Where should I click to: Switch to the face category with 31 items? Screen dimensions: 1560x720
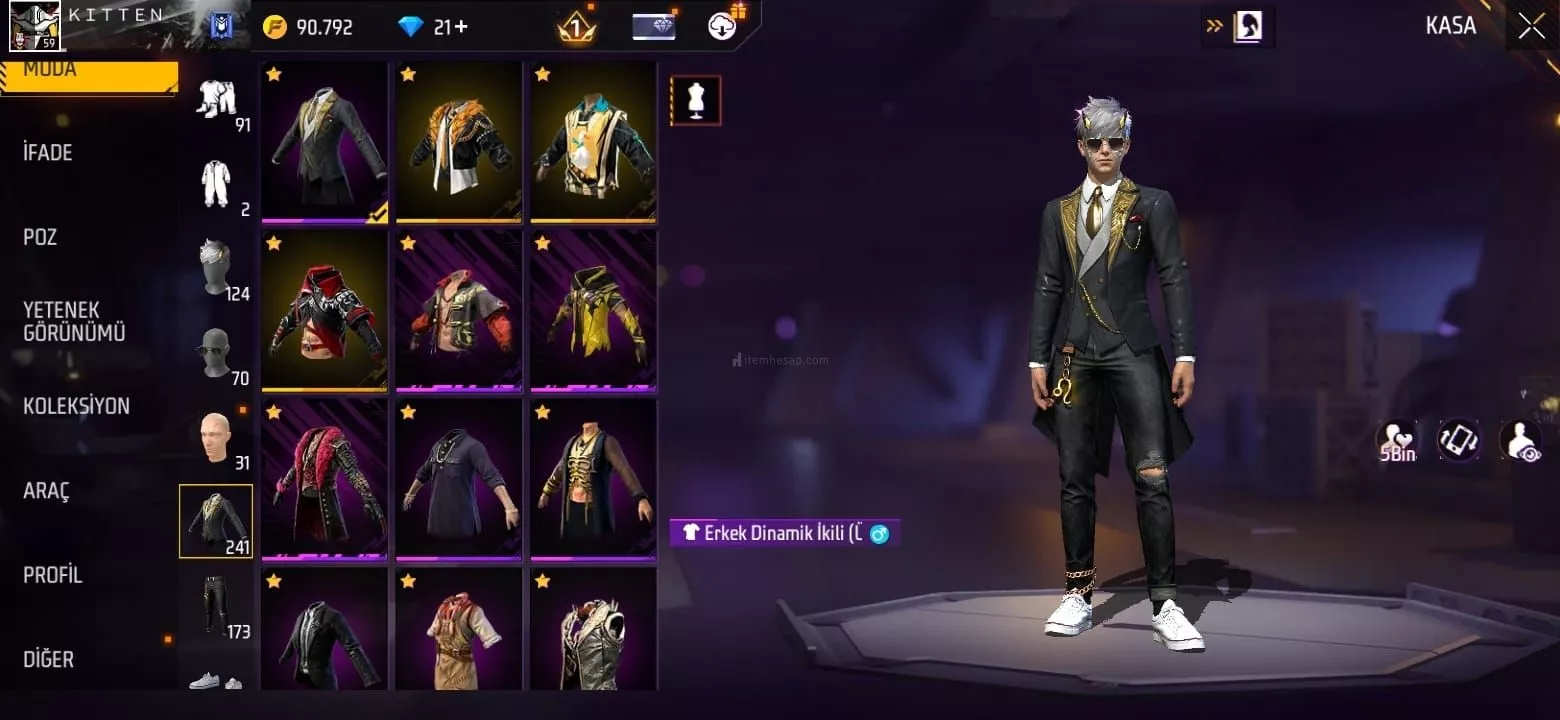point(217,440)
